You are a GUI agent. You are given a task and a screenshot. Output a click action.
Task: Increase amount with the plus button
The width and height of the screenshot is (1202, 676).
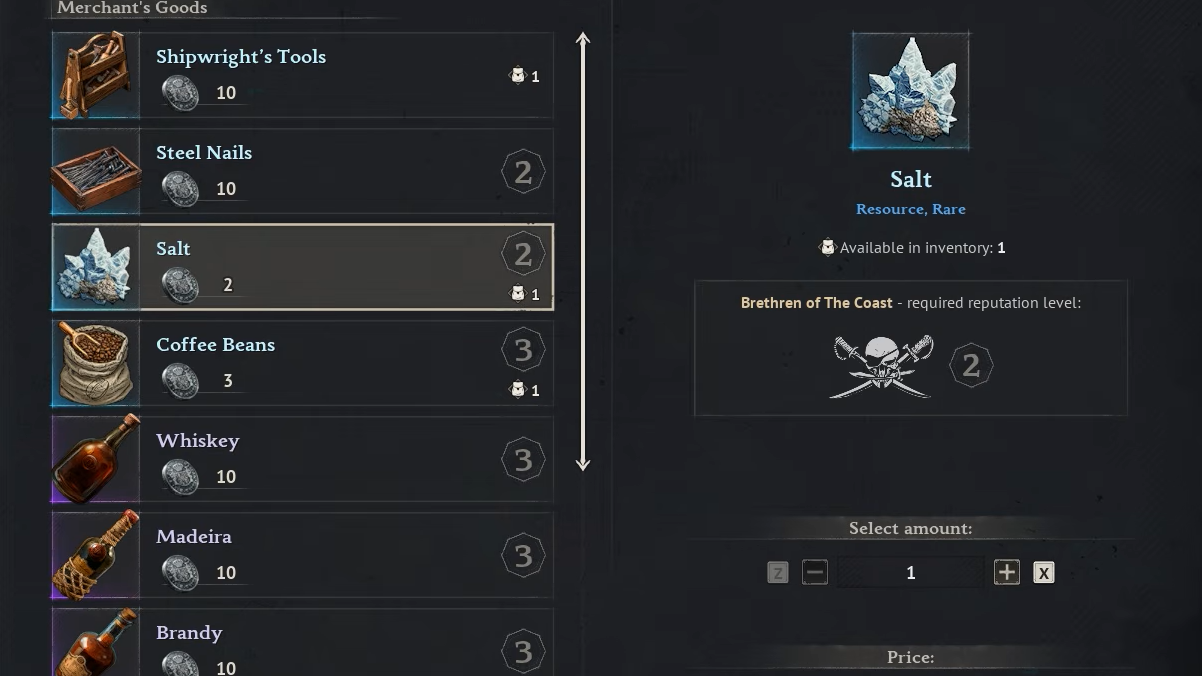pos(1006,572)
